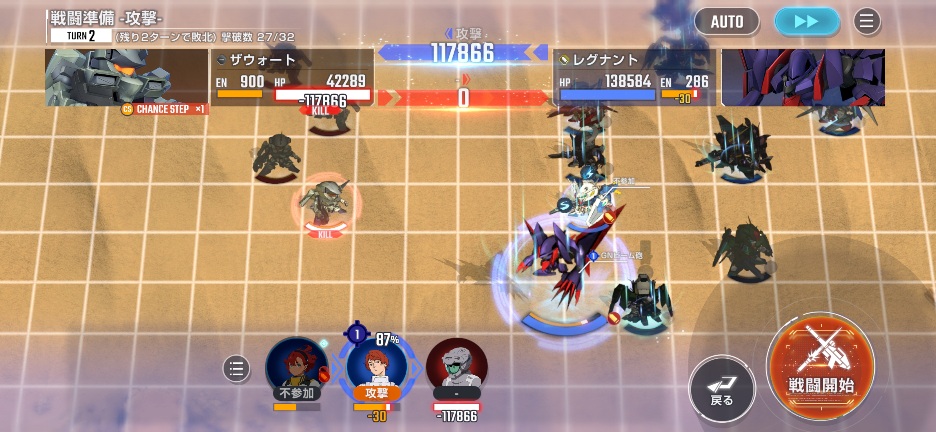Image resolution: width=936 pixels, height=432 pixels.
Task: Activate the fast-forward speed button
Action: click(806, 21)
